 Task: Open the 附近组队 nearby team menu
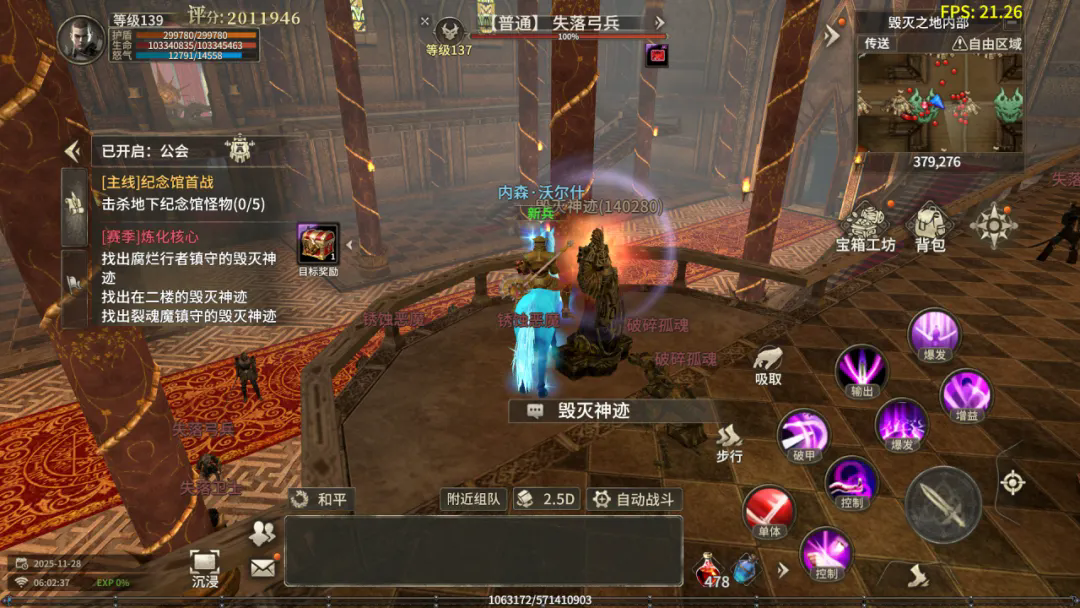473,499
